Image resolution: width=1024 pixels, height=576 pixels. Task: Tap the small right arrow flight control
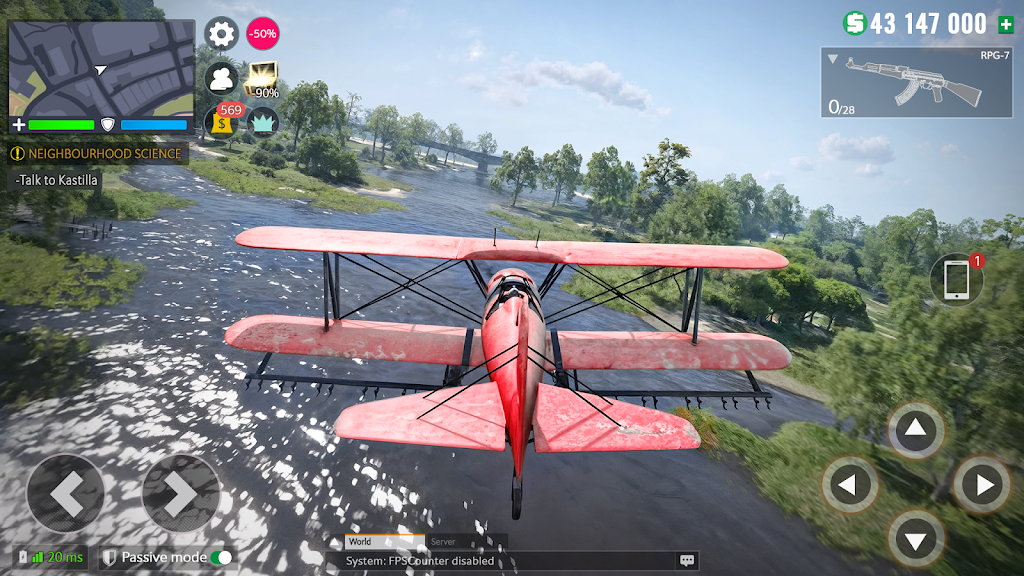point(981,486)
